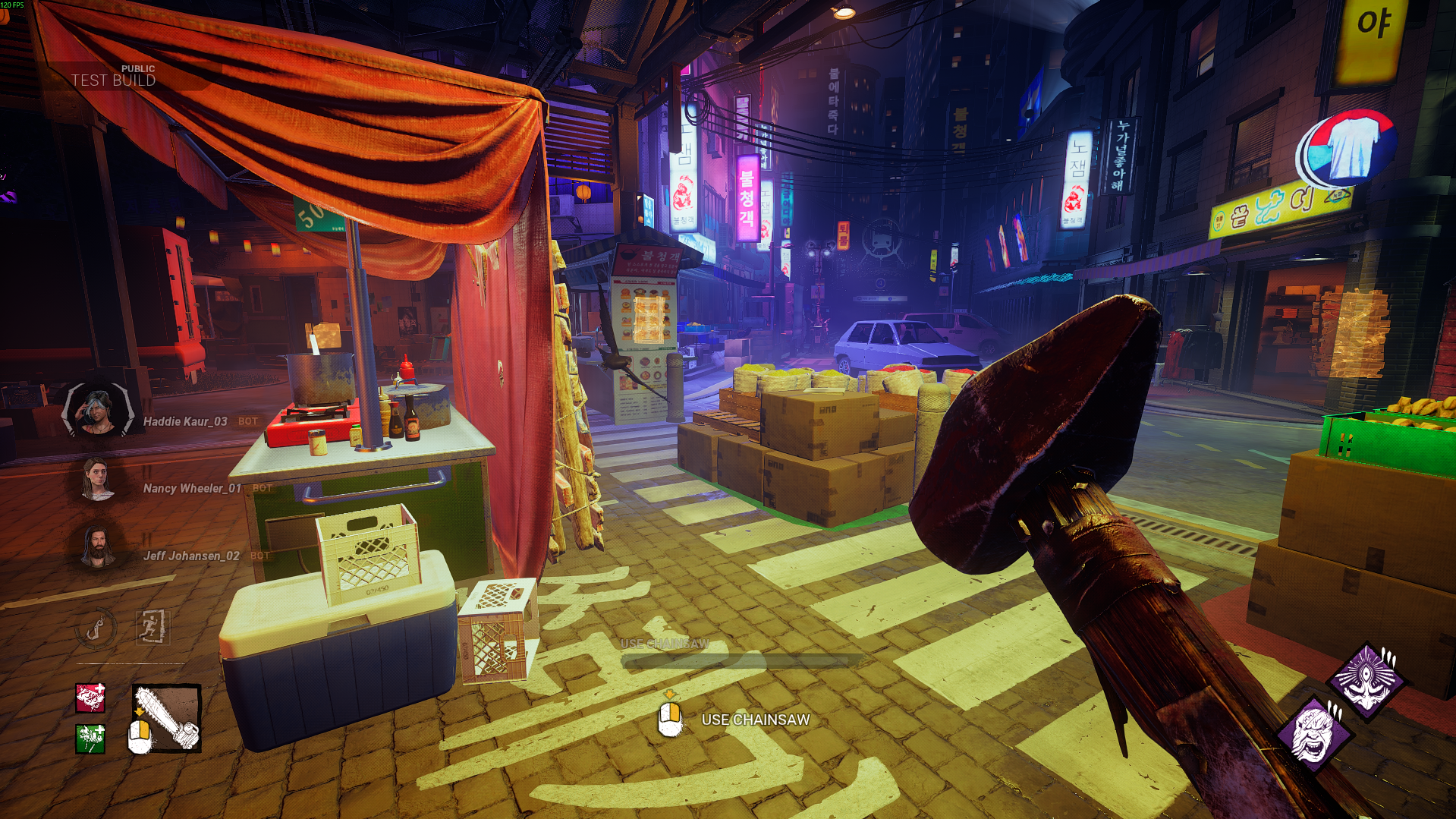Screen dimensions: 1456x819
Task: Select the purple screaming face perk
Action: click(x=1313, y=736)
